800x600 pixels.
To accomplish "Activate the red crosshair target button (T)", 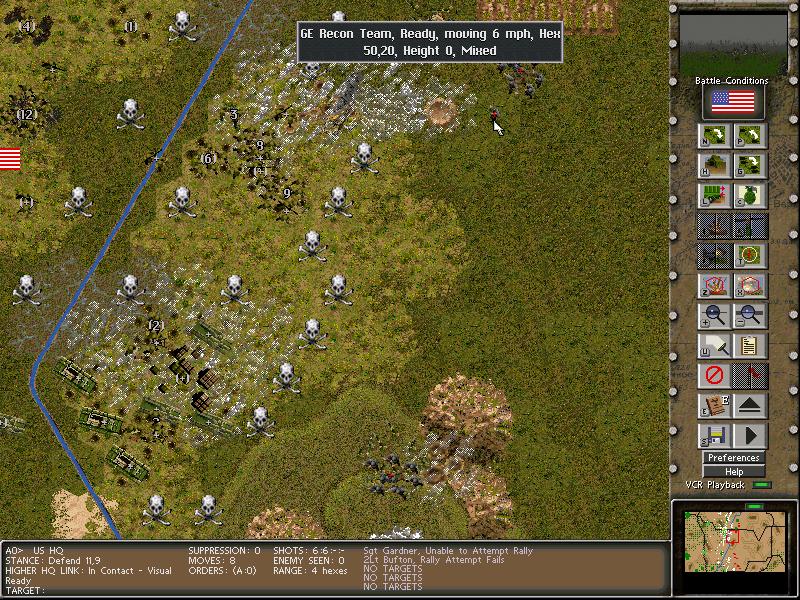I will click(750, 256).
